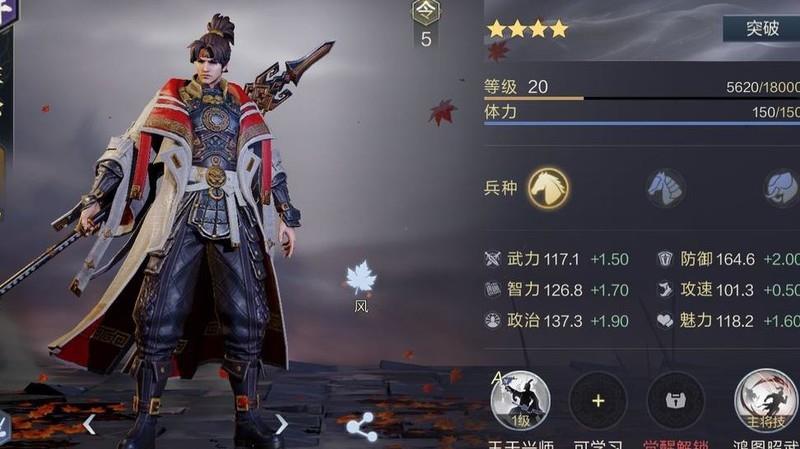Click the maple leaf 风 attribute icon
800x449 pixels.
(360, 279)
